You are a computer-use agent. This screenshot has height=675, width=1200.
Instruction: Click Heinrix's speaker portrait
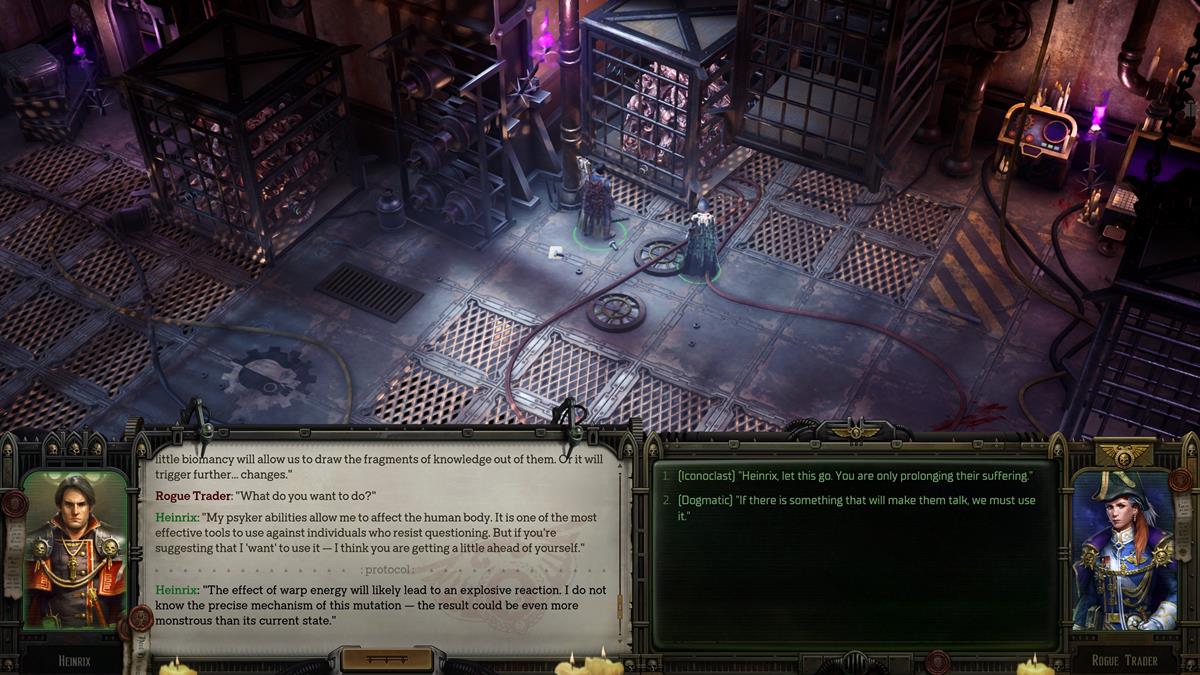point(75,551)
